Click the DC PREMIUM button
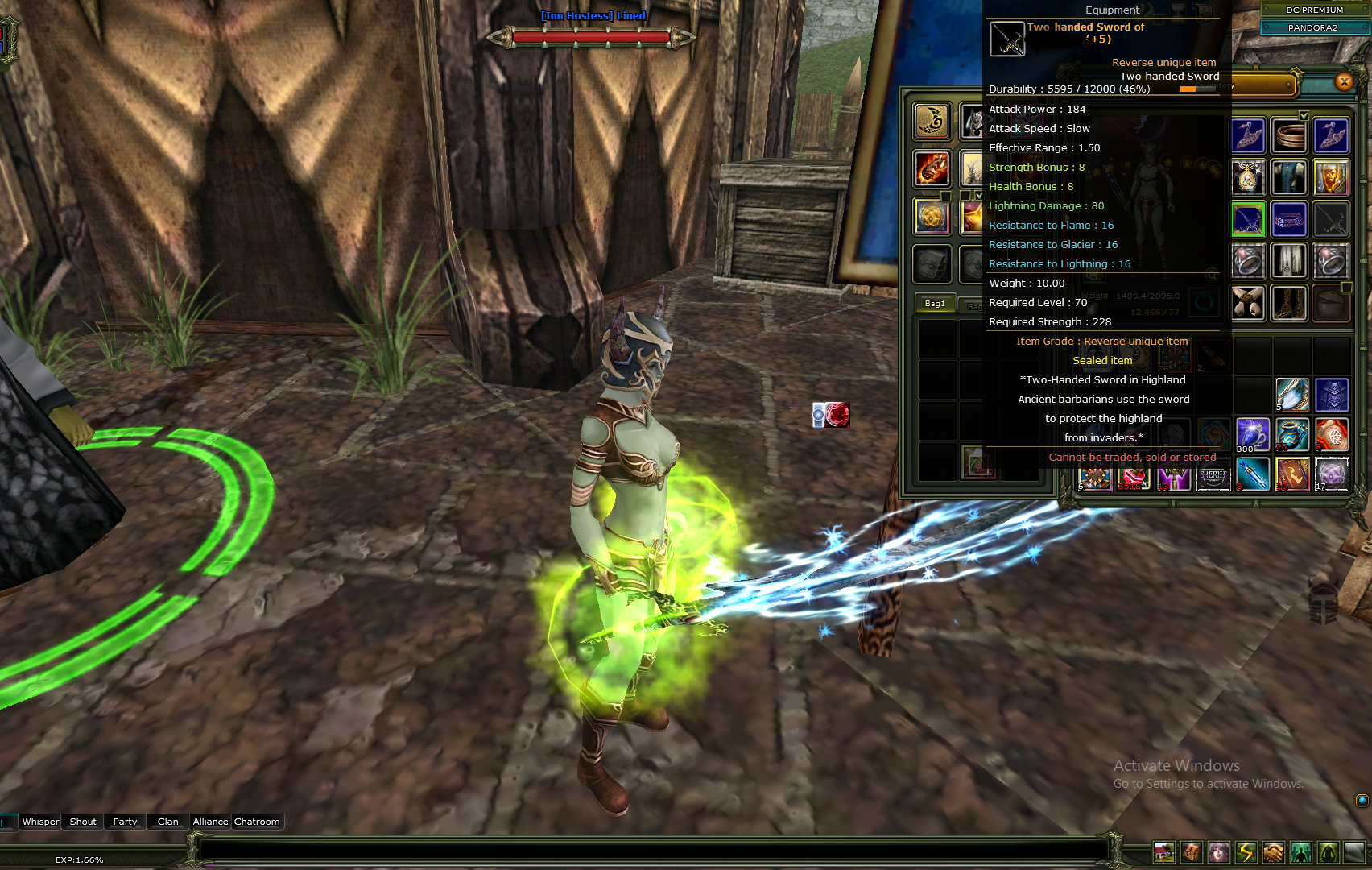The image size is (1372, 870). 1315,10
